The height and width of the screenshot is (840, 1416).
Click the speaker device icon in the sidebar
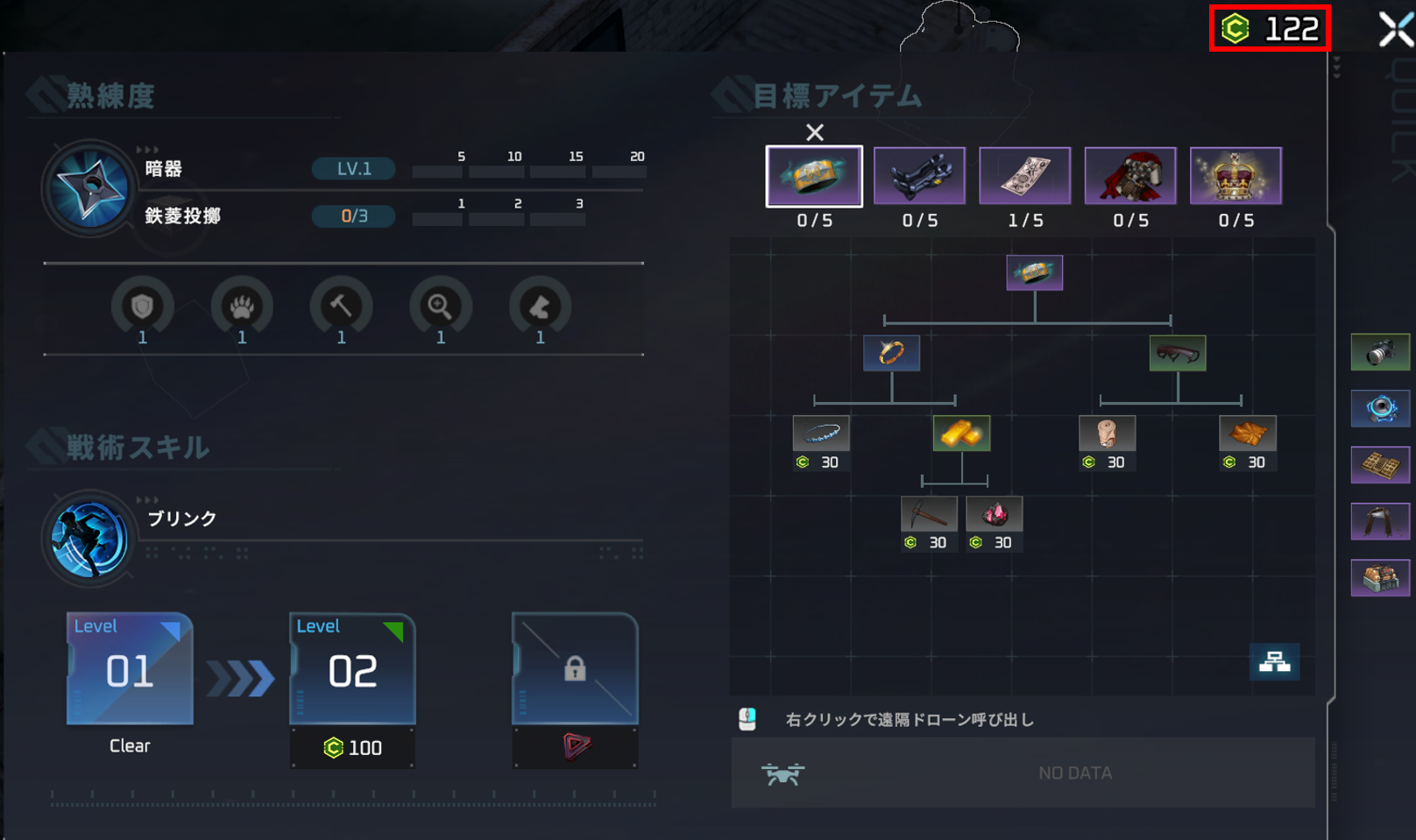[x=1380, y=407]
